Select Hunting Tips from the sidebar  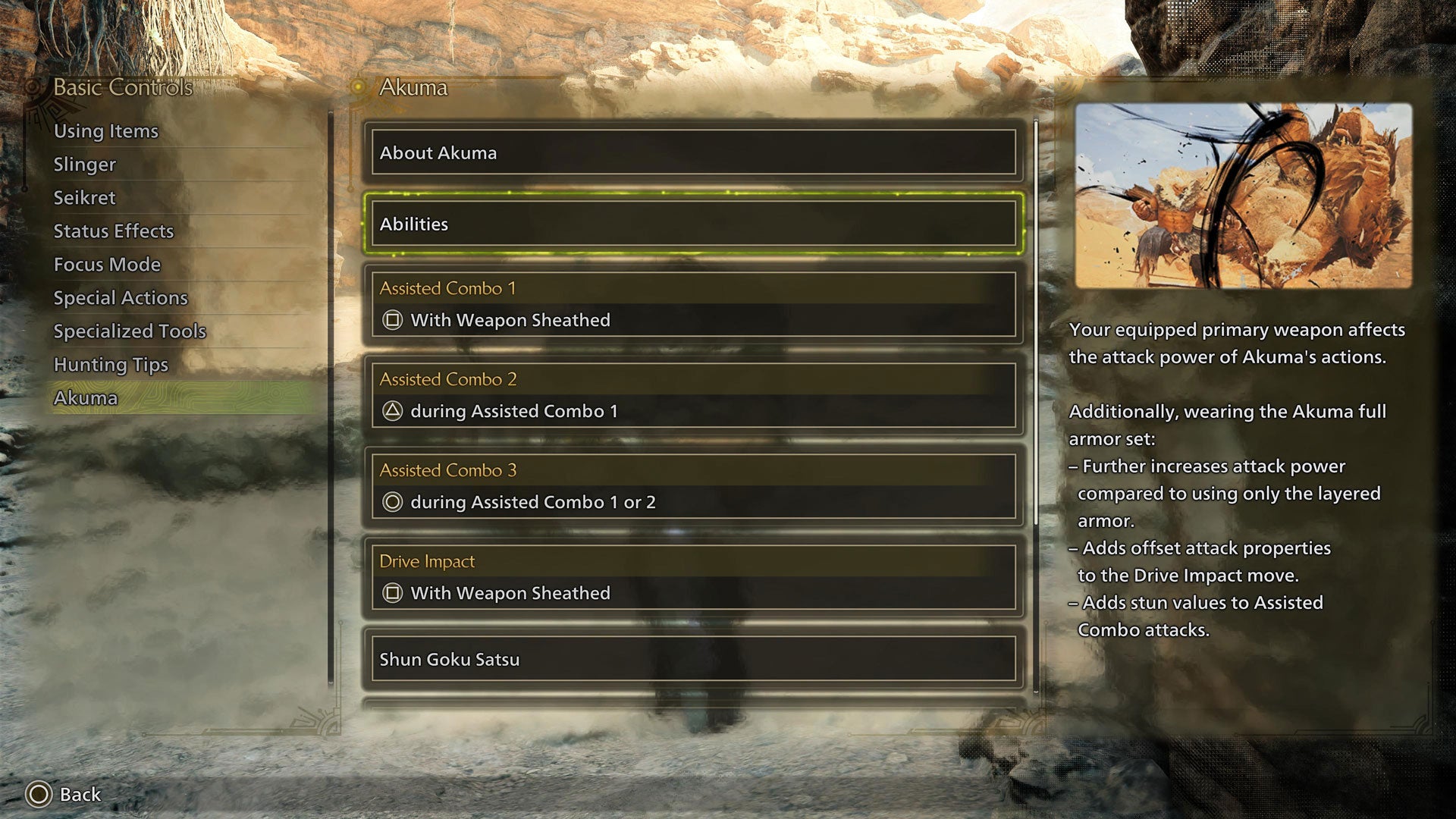[110, 365]
